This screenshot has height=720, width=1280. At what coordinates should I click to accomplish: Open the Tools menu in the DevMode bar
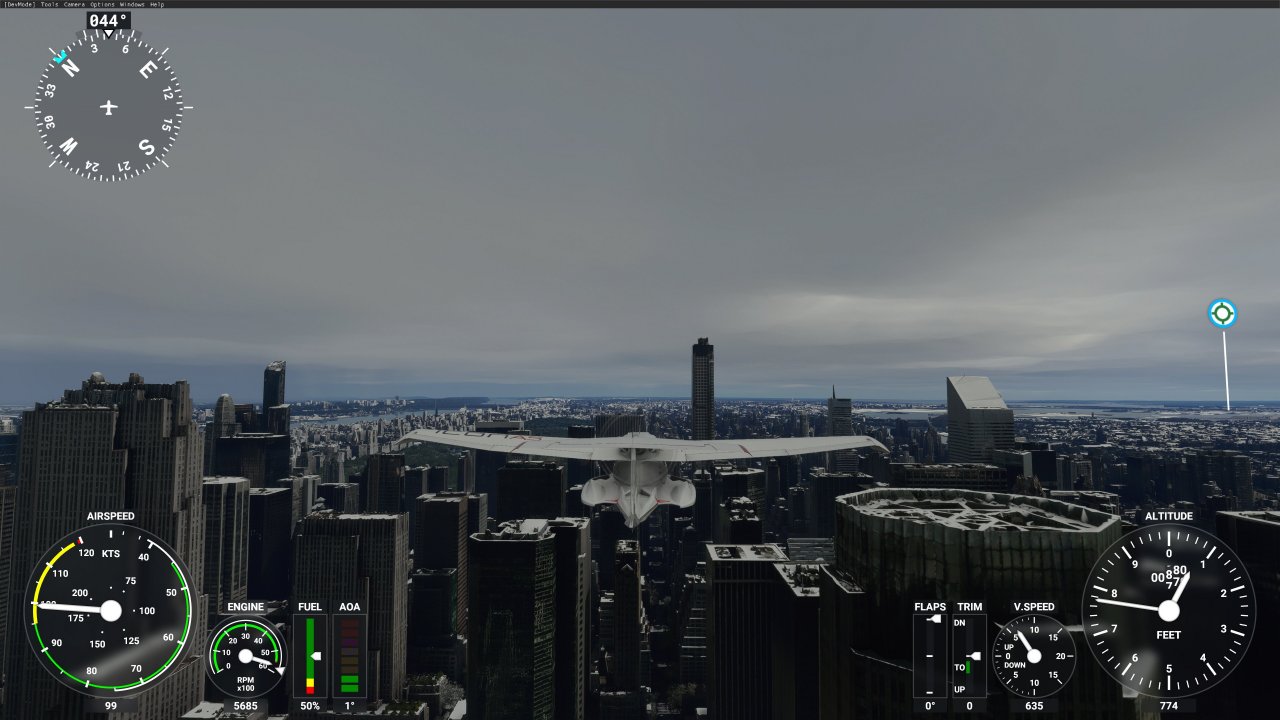(49, 4)
